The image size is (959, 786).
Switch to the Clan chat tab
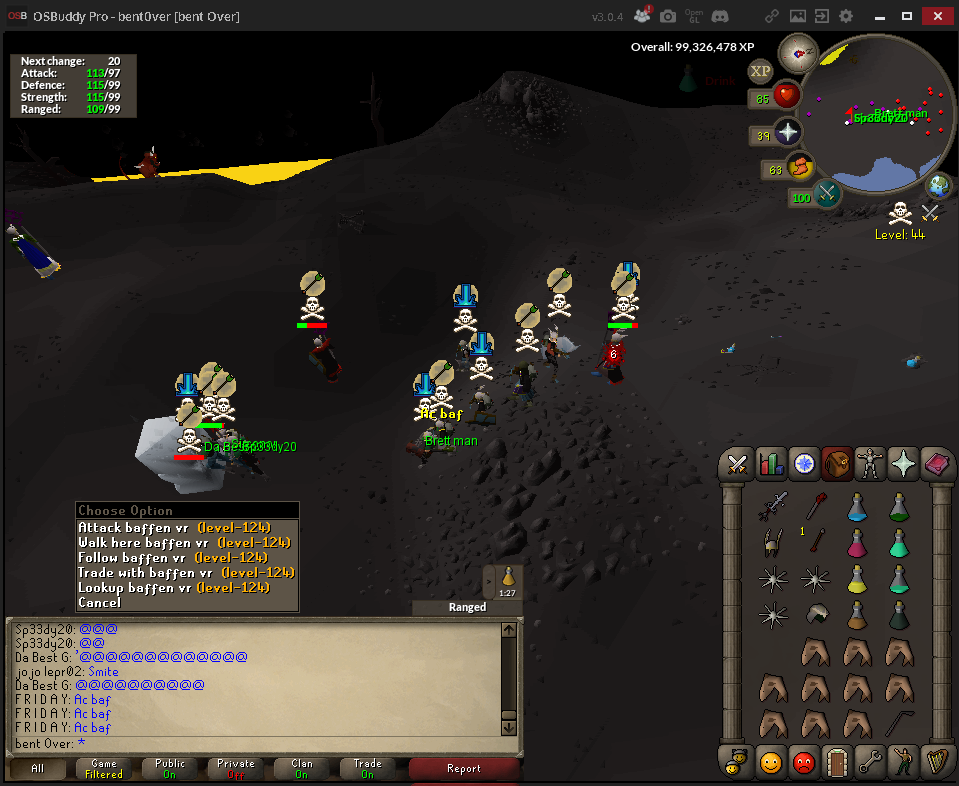tap(302, 768)
